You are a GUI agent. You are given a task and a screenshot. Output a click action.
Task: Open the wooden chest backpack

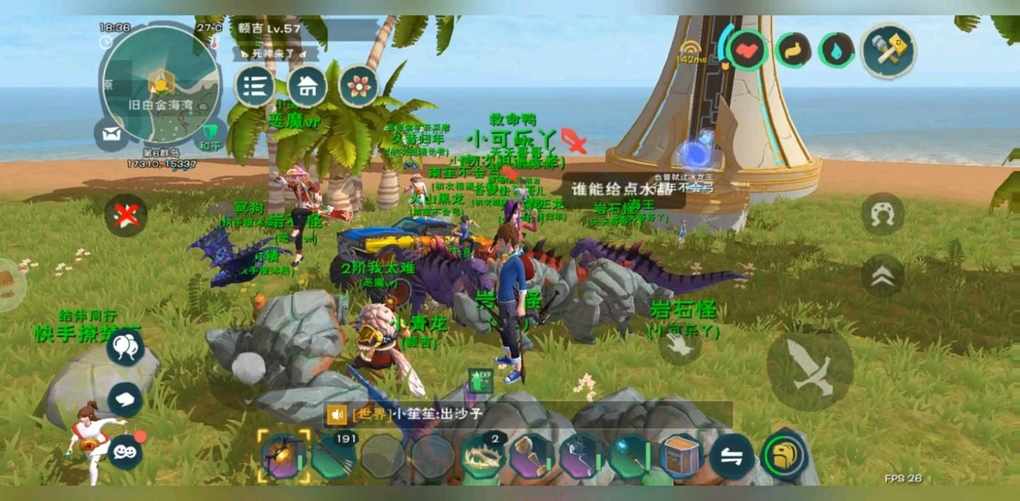click(680, 457)
